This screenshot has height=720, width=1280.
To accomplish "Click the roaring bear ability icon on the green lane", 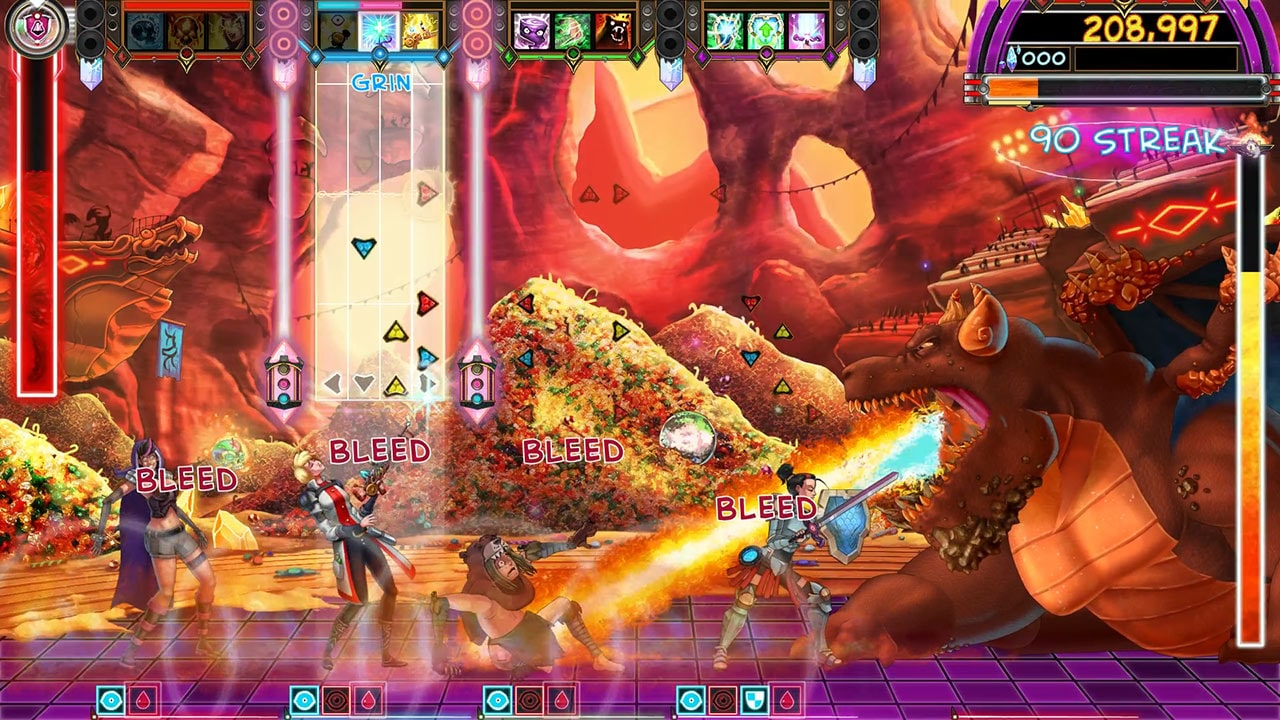I will click(615, 30).
